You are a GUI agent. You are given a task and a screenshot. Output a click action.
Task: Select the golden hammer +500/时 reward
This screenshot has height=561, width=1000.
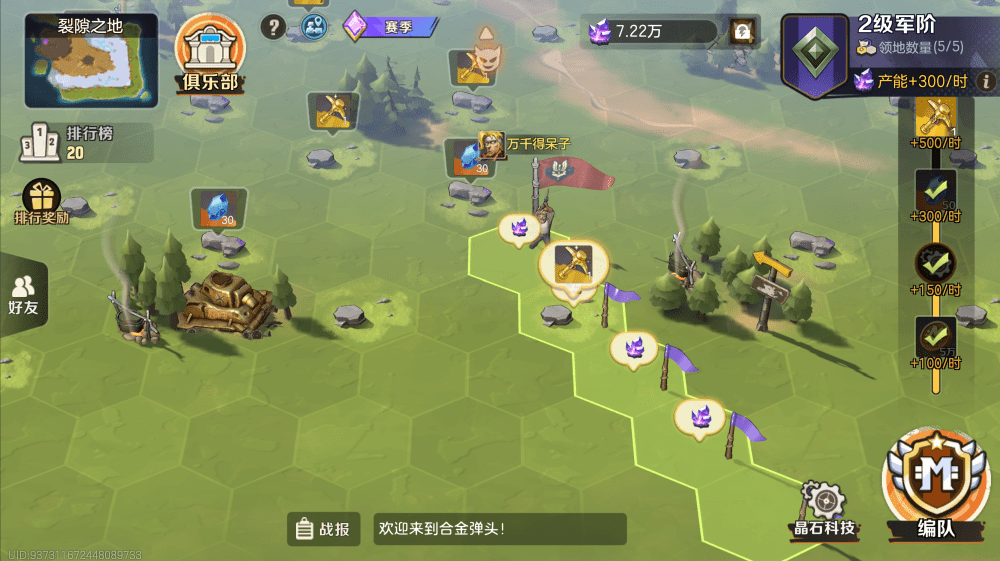tap(937, 120)
